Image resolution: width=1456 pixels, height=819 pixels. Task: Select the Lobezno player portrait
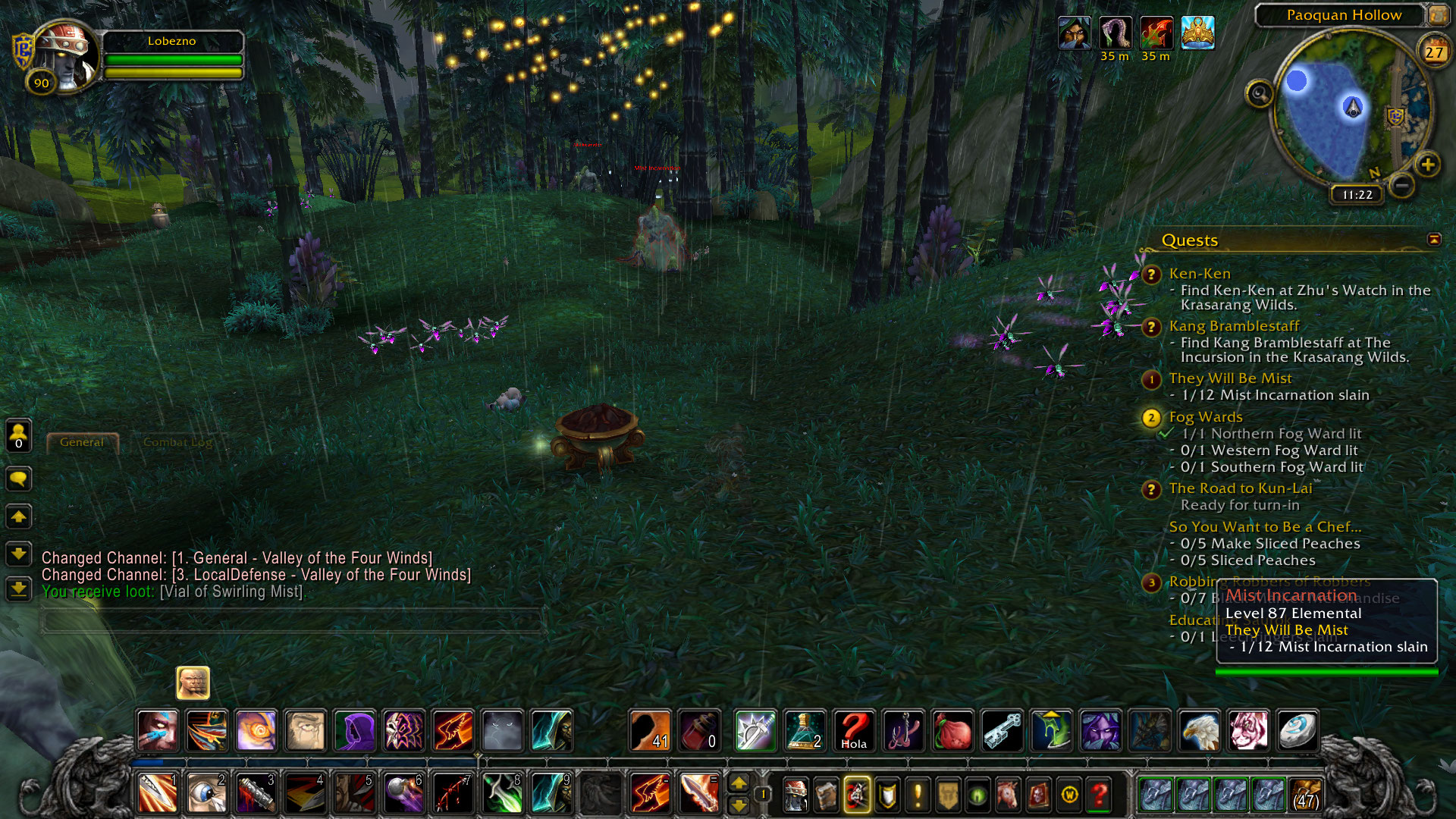(64, 57)
